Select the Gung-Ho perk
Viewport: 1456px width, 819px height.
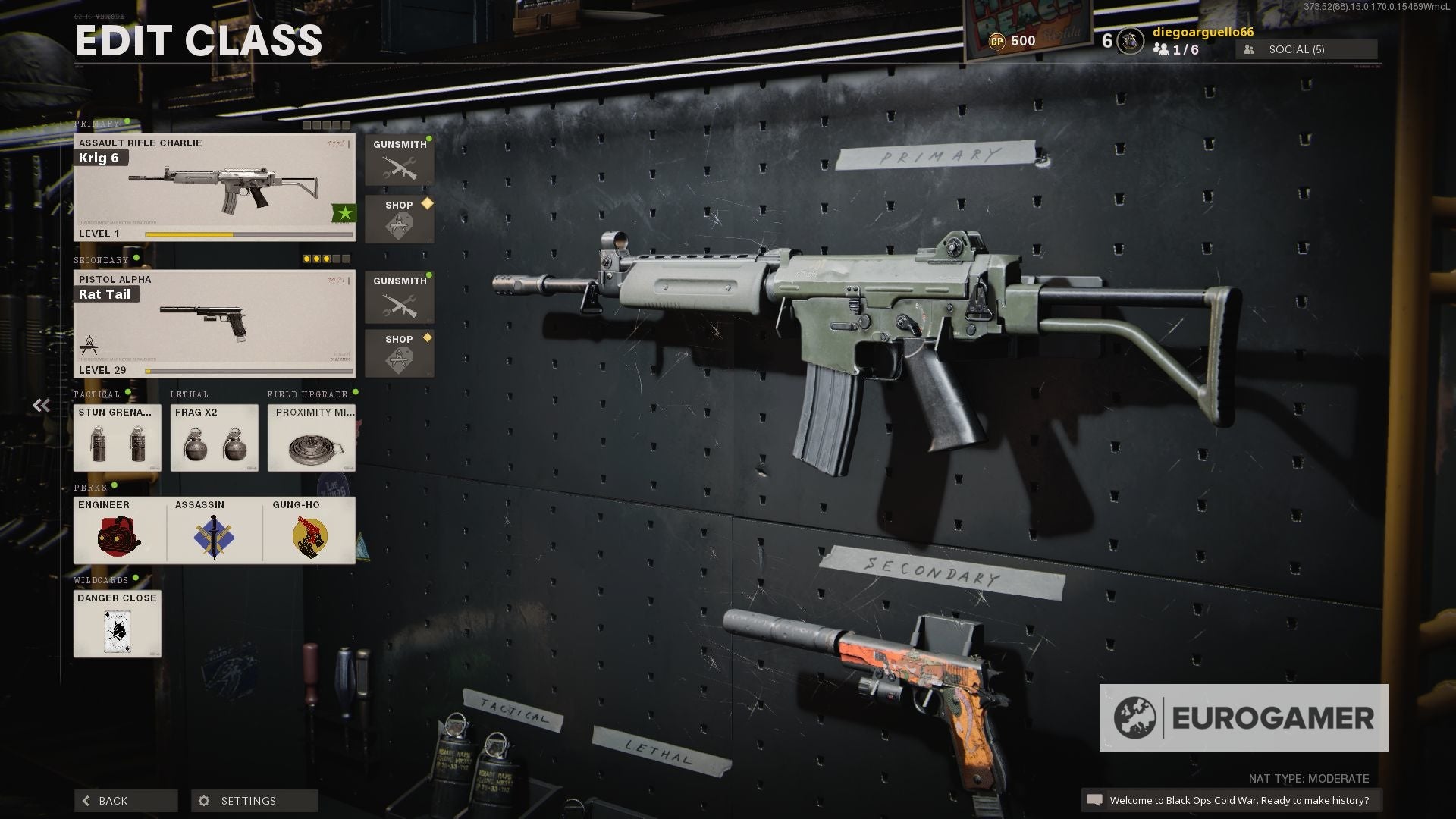click(x=309, y=530)
